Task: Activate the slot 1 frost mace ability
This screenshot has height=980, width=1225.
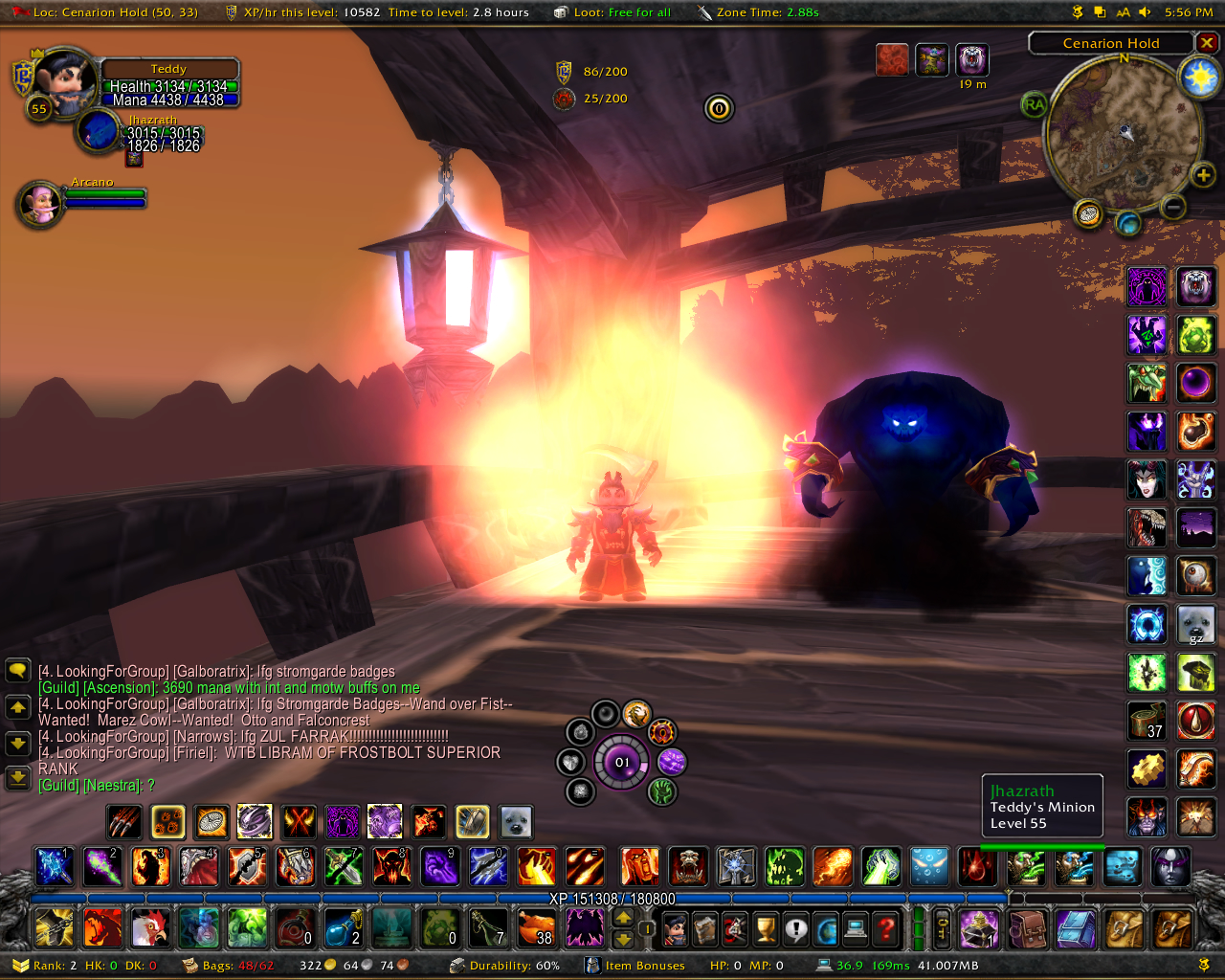Action: click(x=55, y=866)
